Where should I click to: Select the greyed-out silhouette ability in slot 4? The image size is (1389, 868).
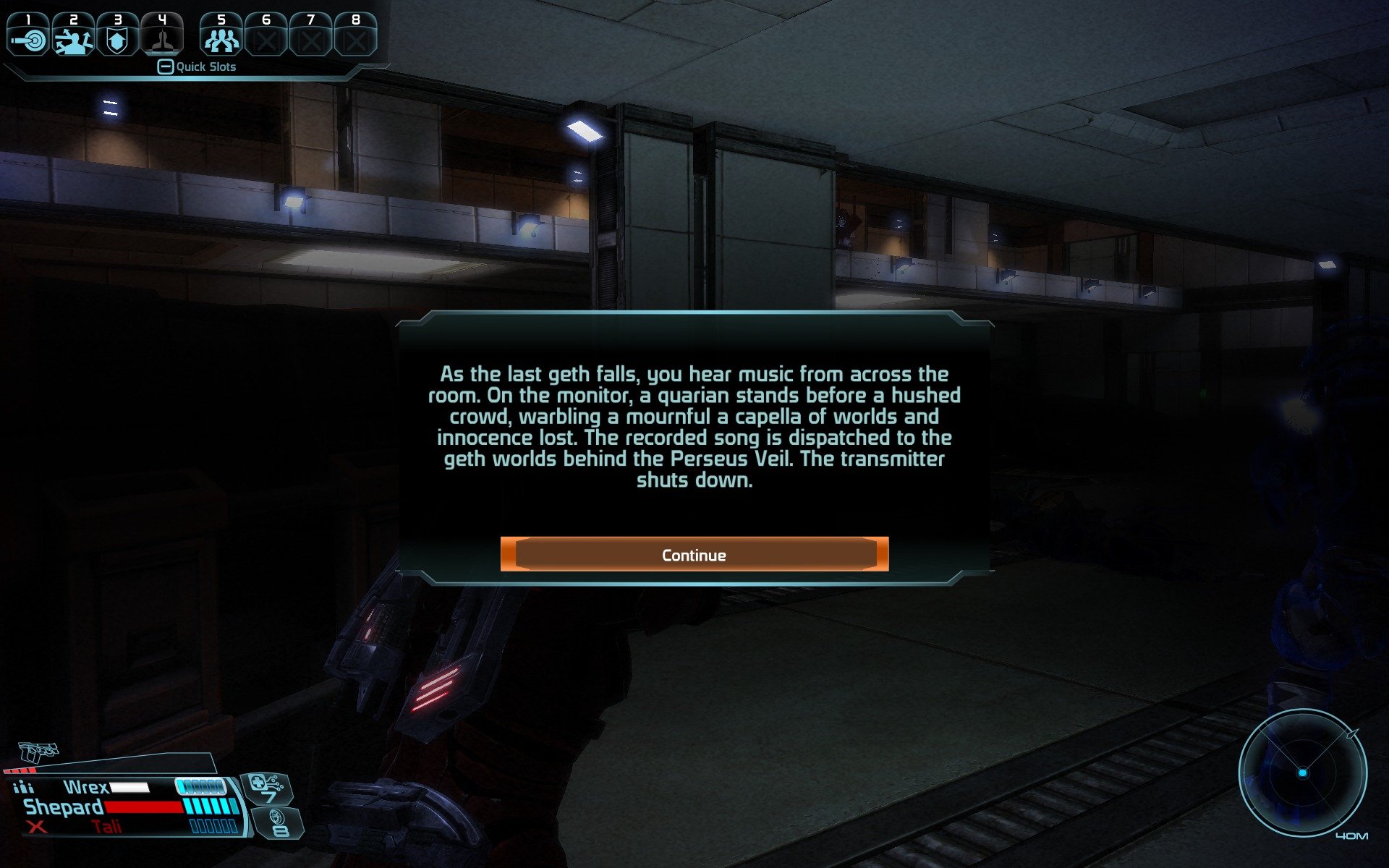pos(162,36)
